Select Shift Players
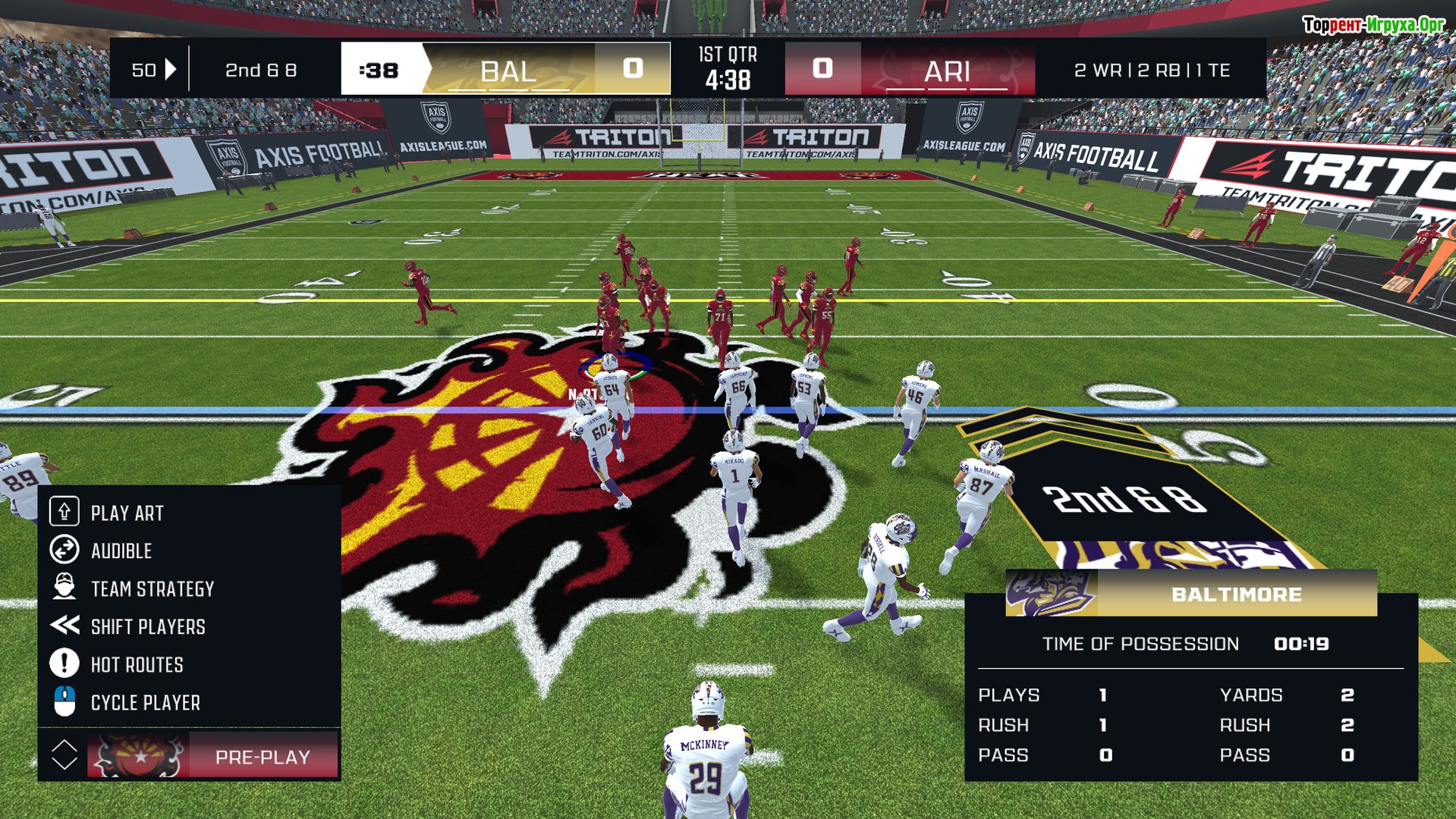Viewport: 1456px width, 819px height. click(148, 627)
